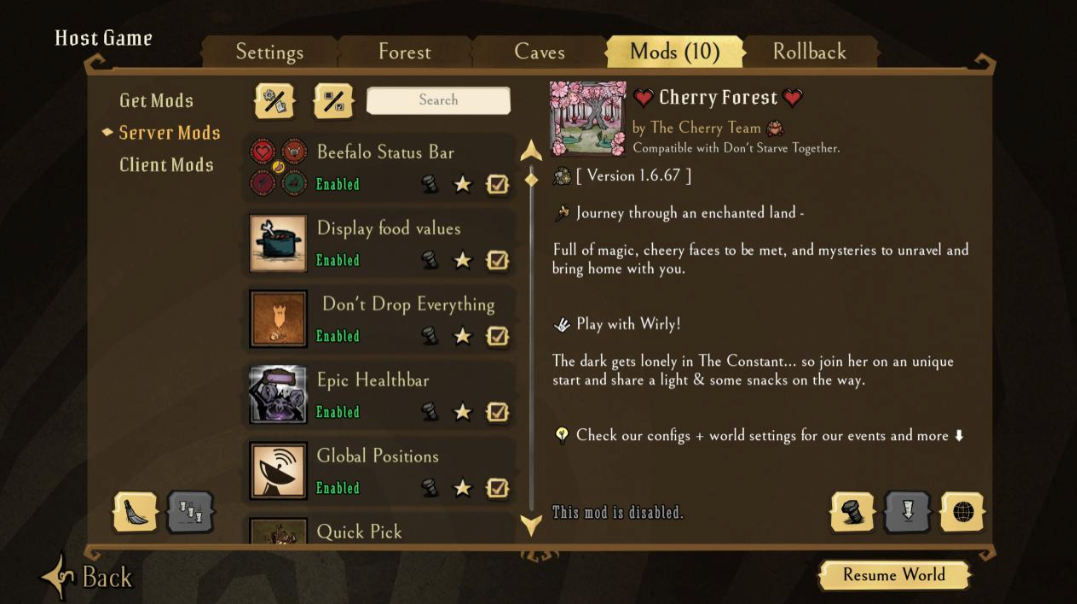
Task: Click the mod list's up arrow
Action: tap(531, 152)
